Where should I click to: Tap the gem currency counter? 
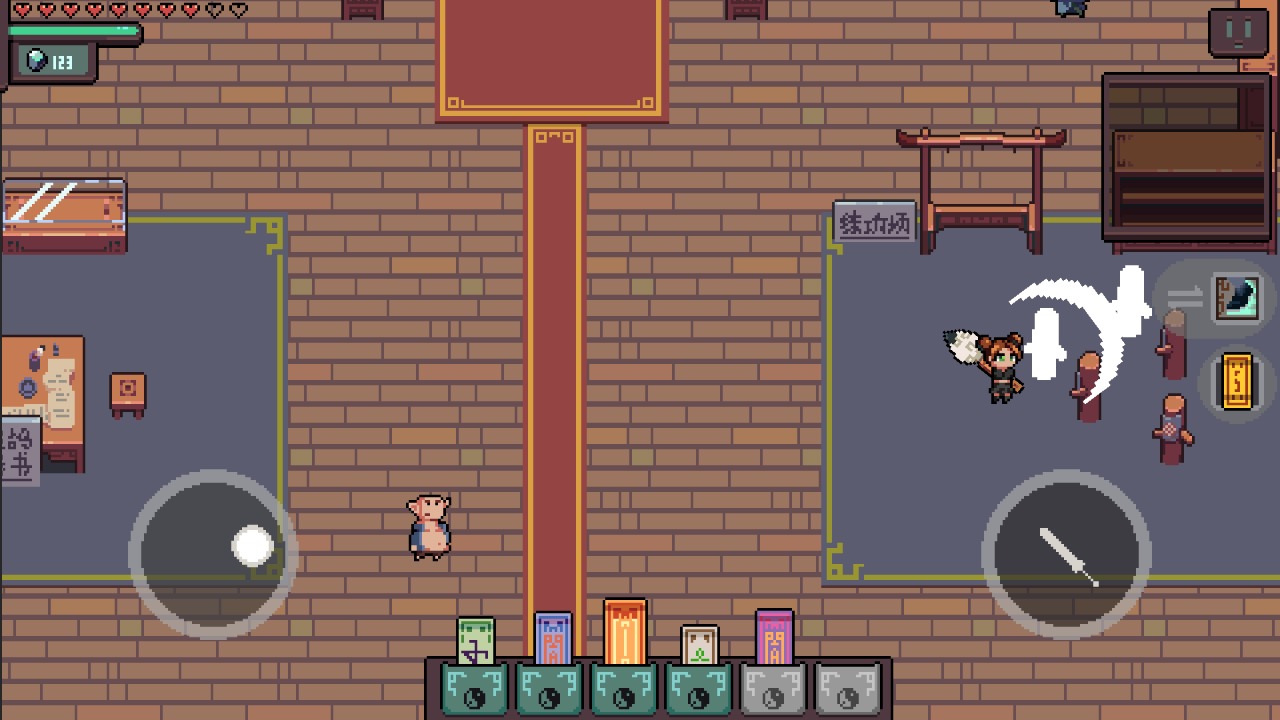[x=52, y=62]
